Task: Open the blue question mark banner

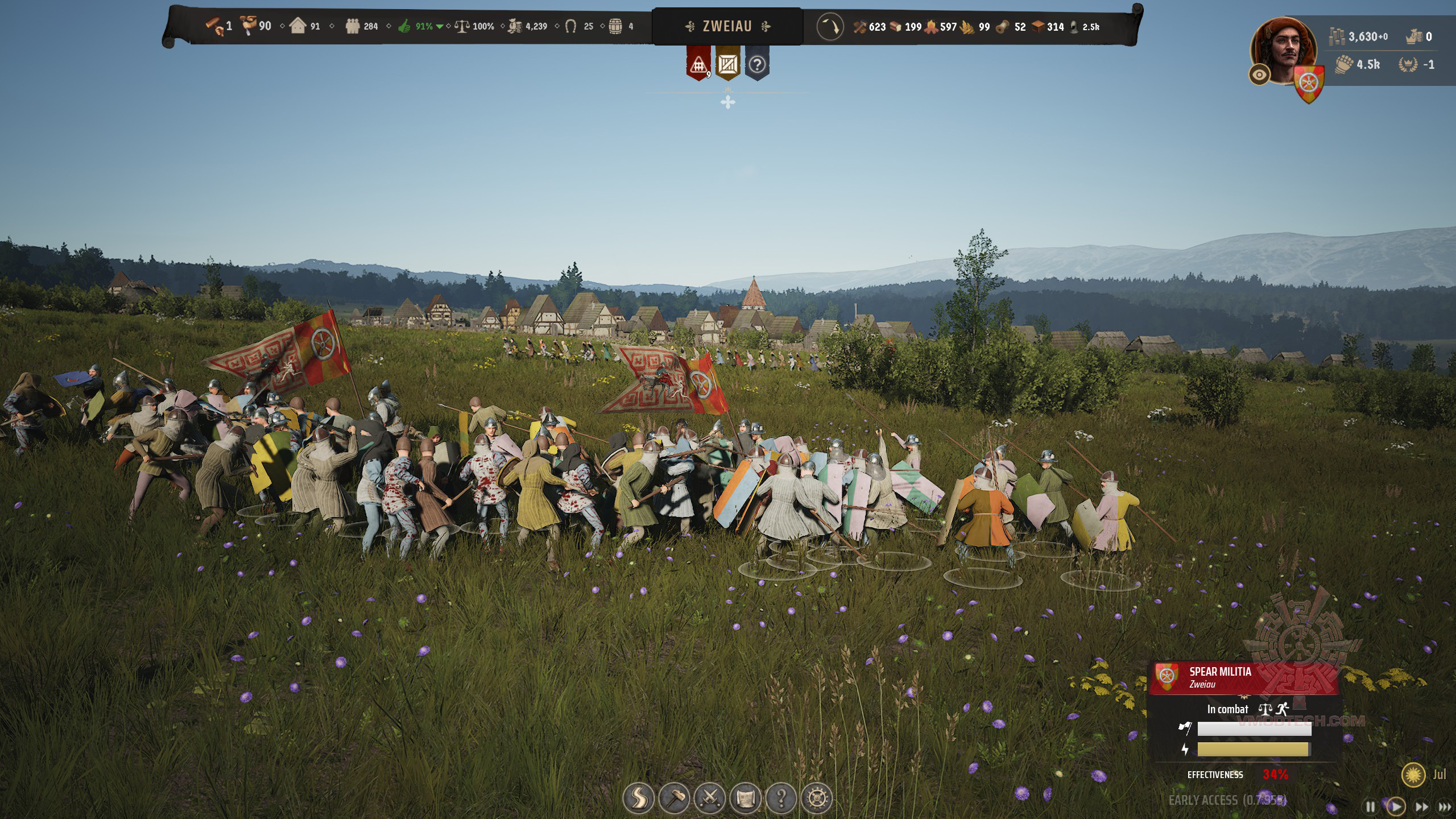Action: [x=757, y=65]
